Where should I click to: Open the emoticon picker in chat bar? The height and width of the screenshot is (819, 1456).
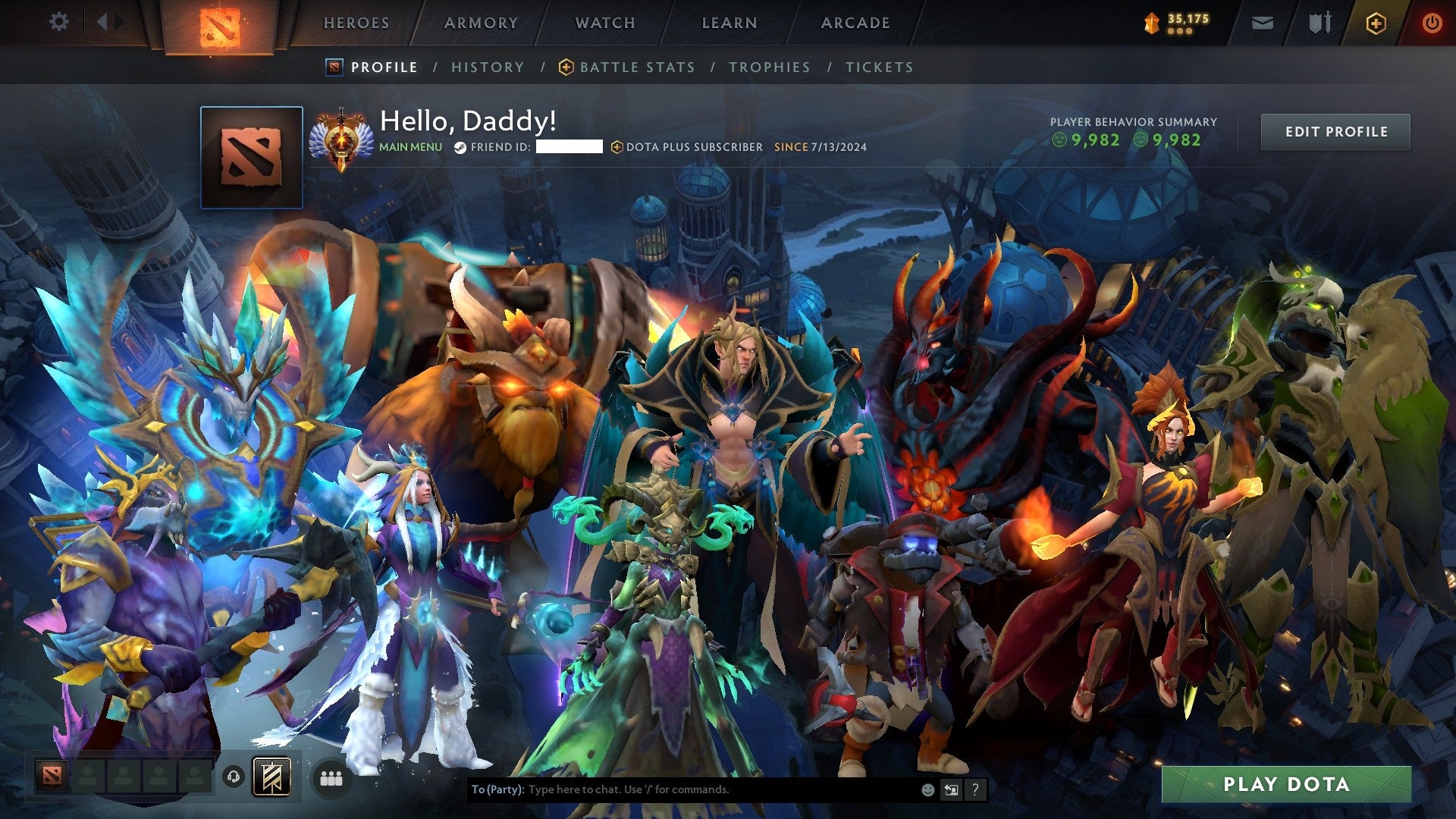pyautogui.click(x=927, y=789)
